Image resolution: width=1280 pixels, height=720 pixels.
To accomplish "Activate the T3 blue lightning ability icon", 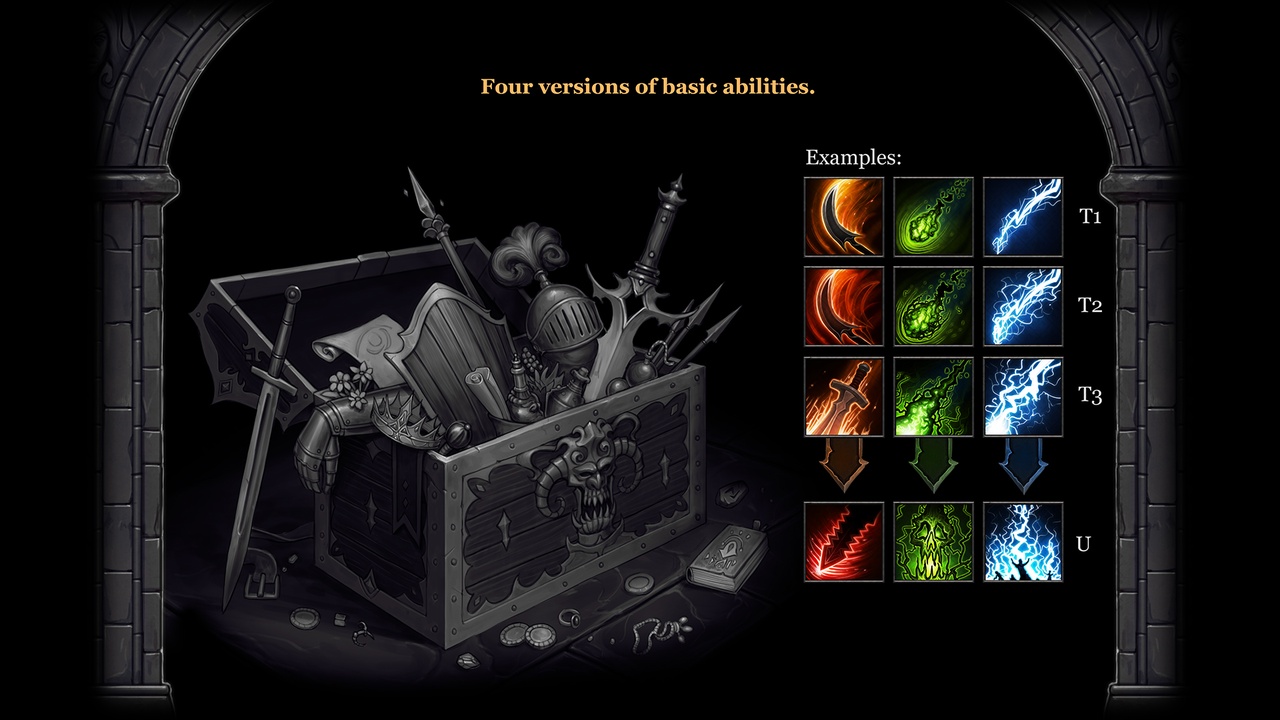I will tap(1023, 396).
